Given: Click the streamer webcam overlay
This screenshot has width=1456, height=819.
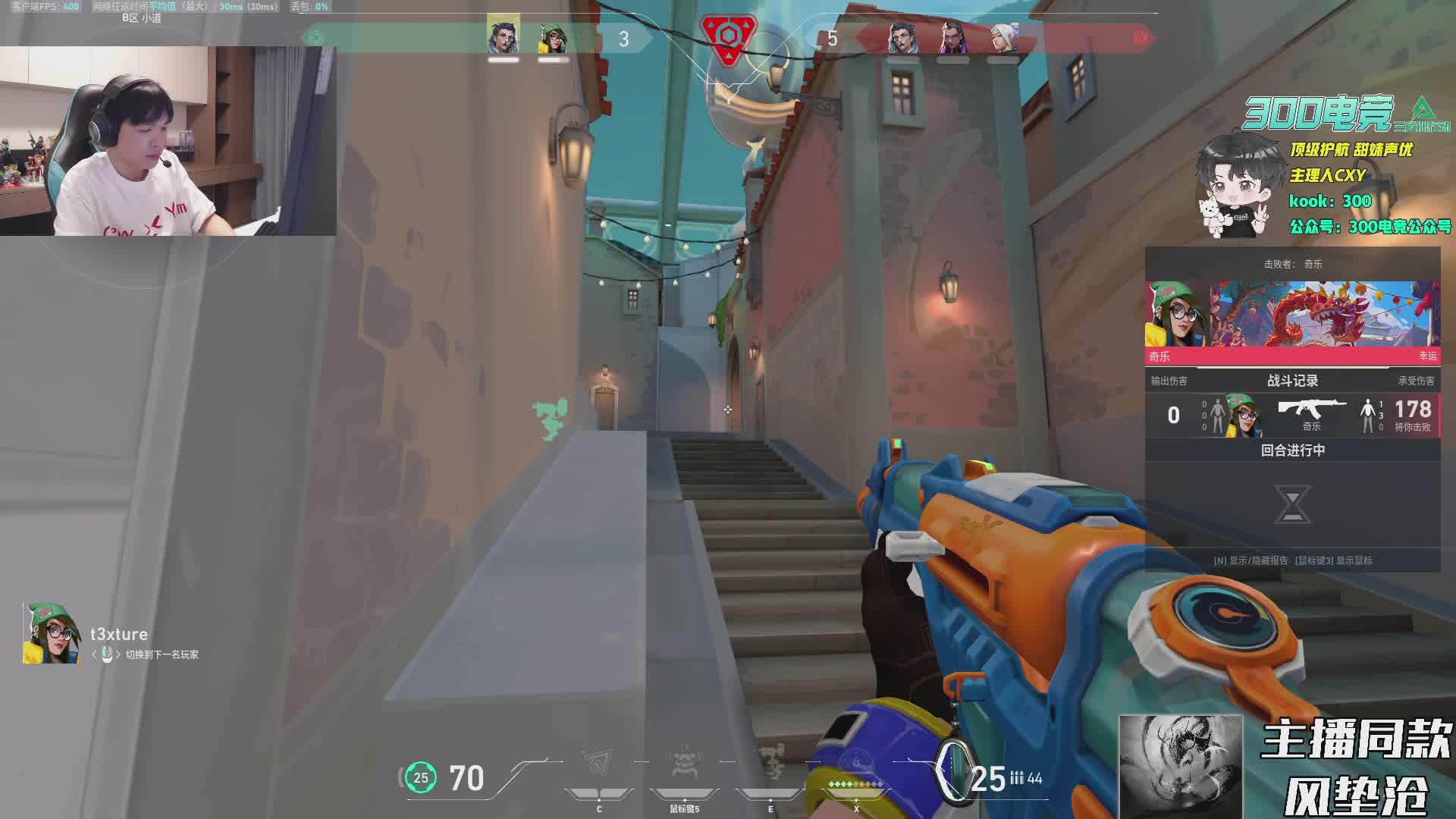Looking at the screenshot, I should point(168,141).
